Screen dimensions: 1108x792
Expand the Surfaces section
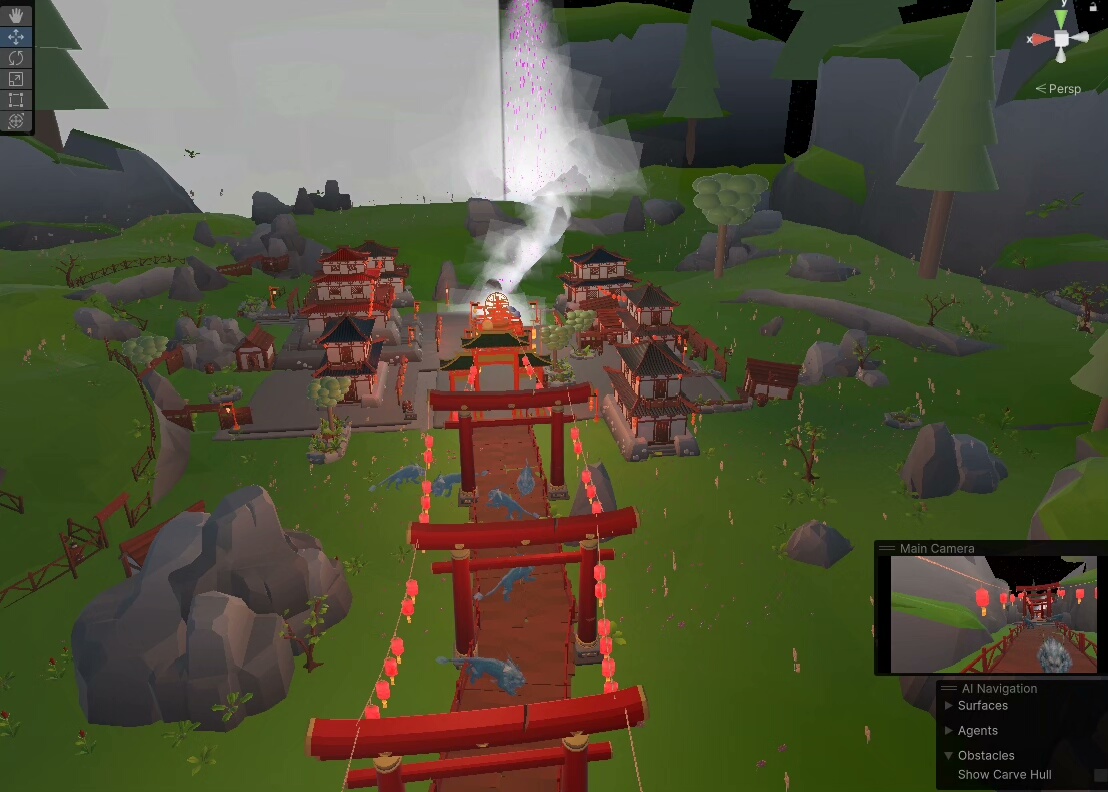tap(949, 706)
